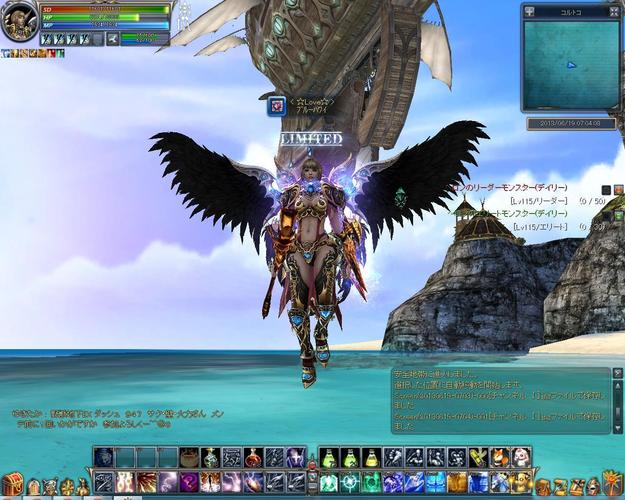Select the teddy bear hotbar item
Viewport: 625px width, 500px height.
pos(520,457)
